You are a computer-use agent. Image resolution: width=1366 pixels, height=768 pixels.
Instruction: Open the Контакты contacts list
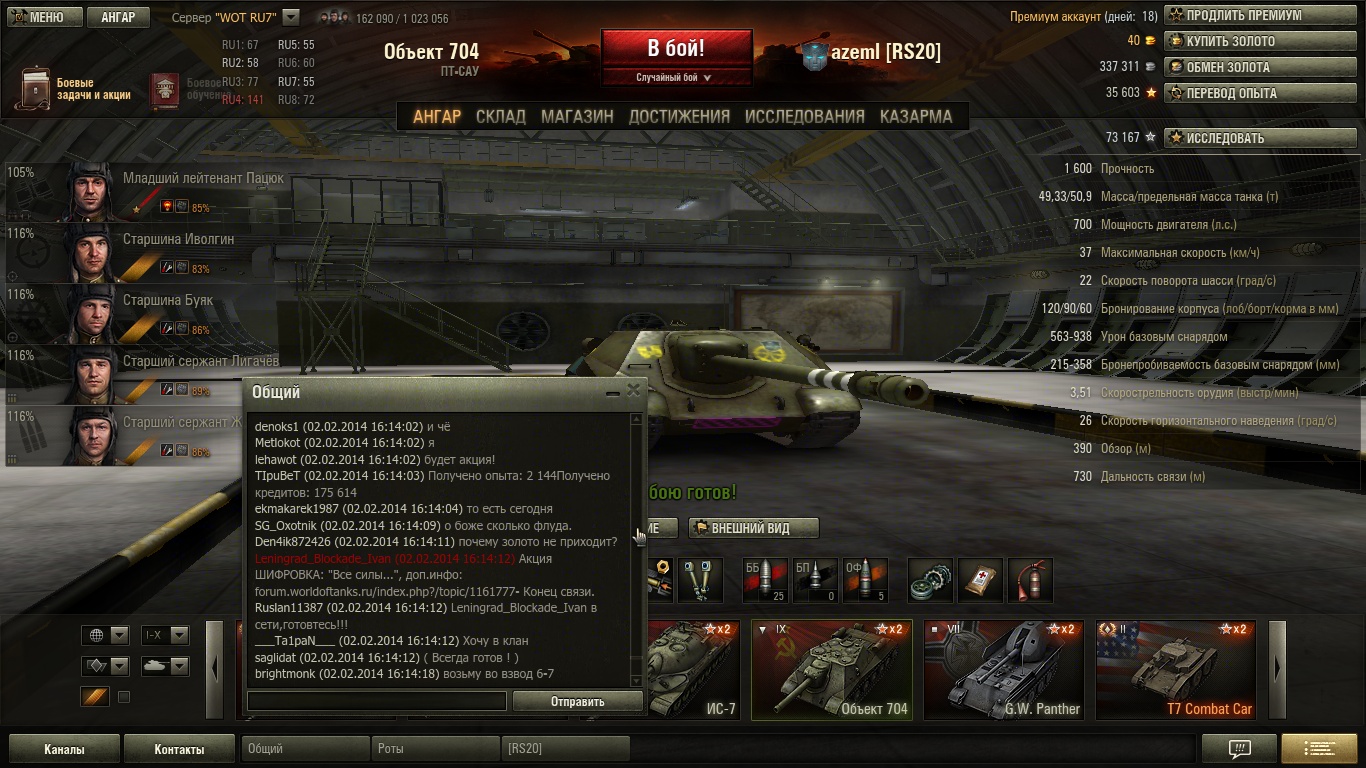[x=179, y=749]
